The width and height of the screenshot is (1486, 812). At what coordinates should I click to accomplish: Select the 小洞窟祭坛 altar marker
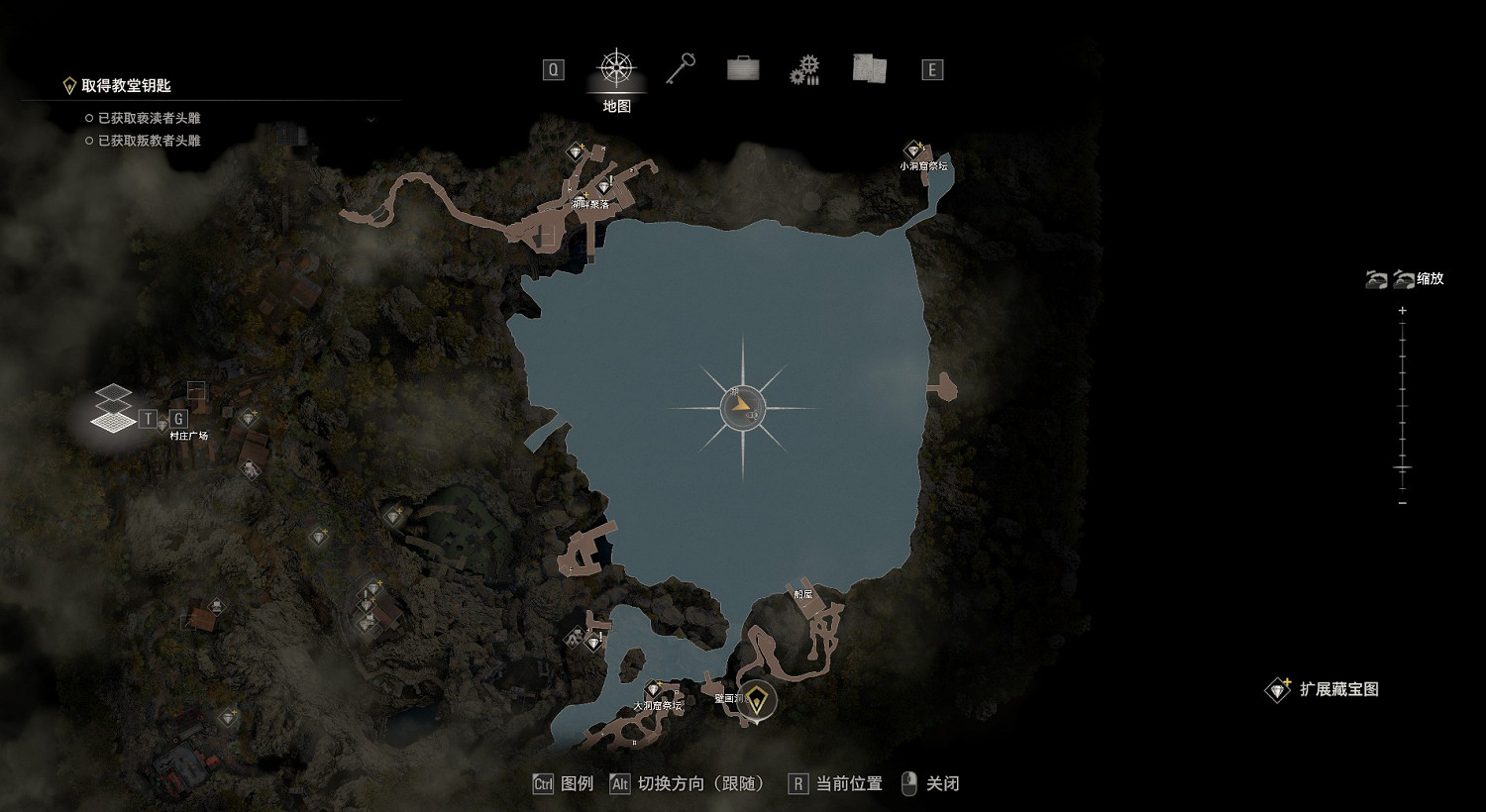(x=911, y=149)
